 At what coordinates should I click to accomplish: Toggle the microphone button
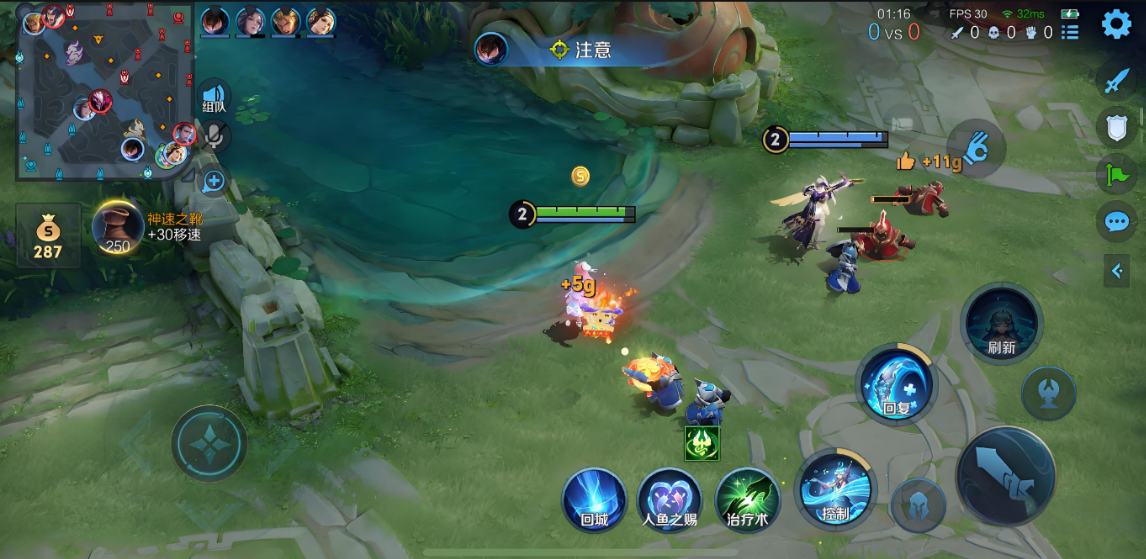pos(214,136)
